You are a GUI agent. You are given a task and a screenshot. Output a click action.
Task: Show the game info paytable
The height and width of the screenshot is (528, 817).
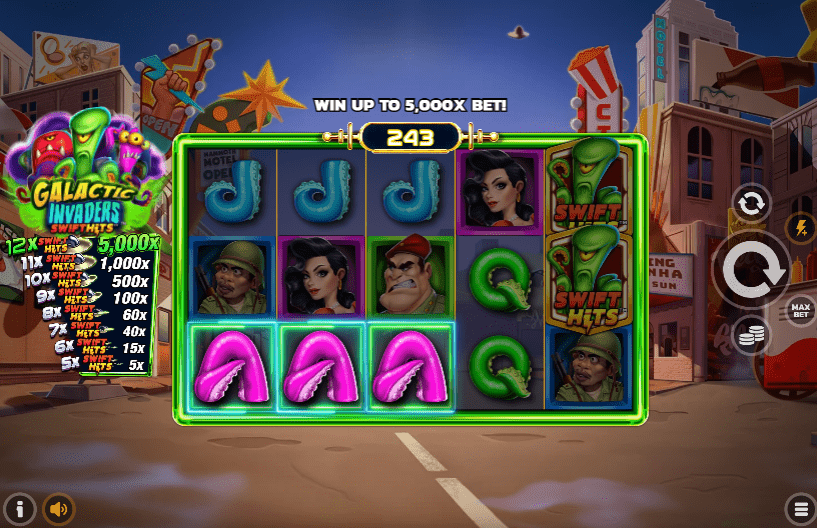[18, 508]
